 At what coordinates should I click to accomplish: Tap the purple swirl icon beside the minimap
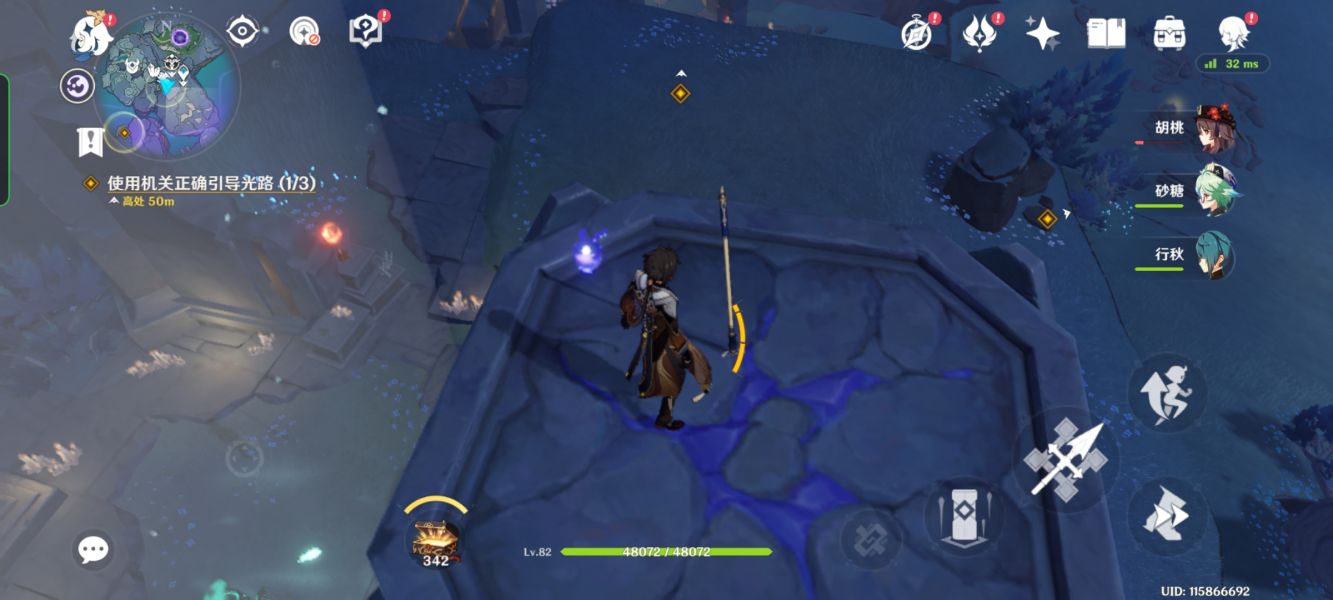(x=77, y=86)
